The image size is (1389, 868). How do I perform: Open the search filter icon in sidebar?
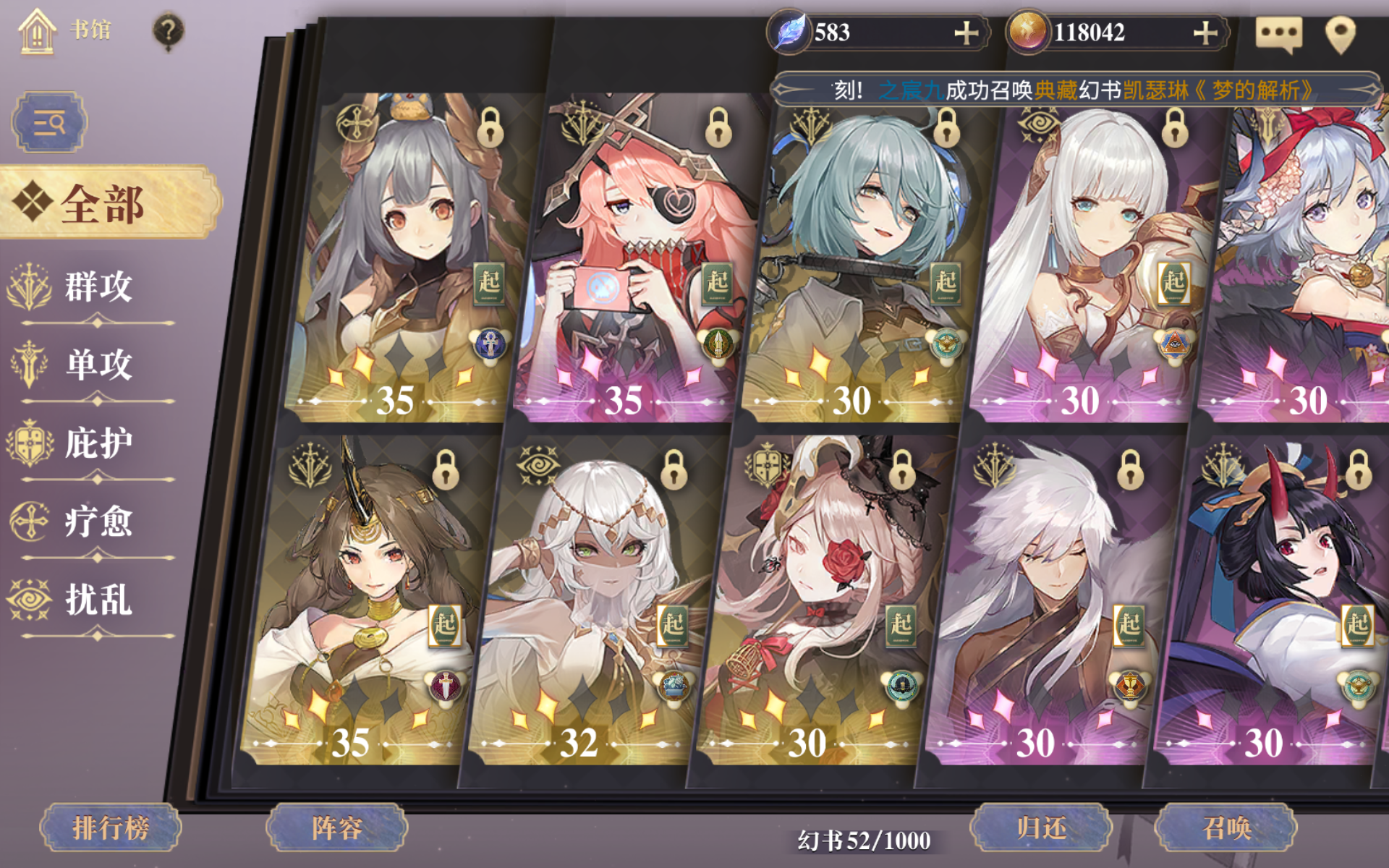48,122
